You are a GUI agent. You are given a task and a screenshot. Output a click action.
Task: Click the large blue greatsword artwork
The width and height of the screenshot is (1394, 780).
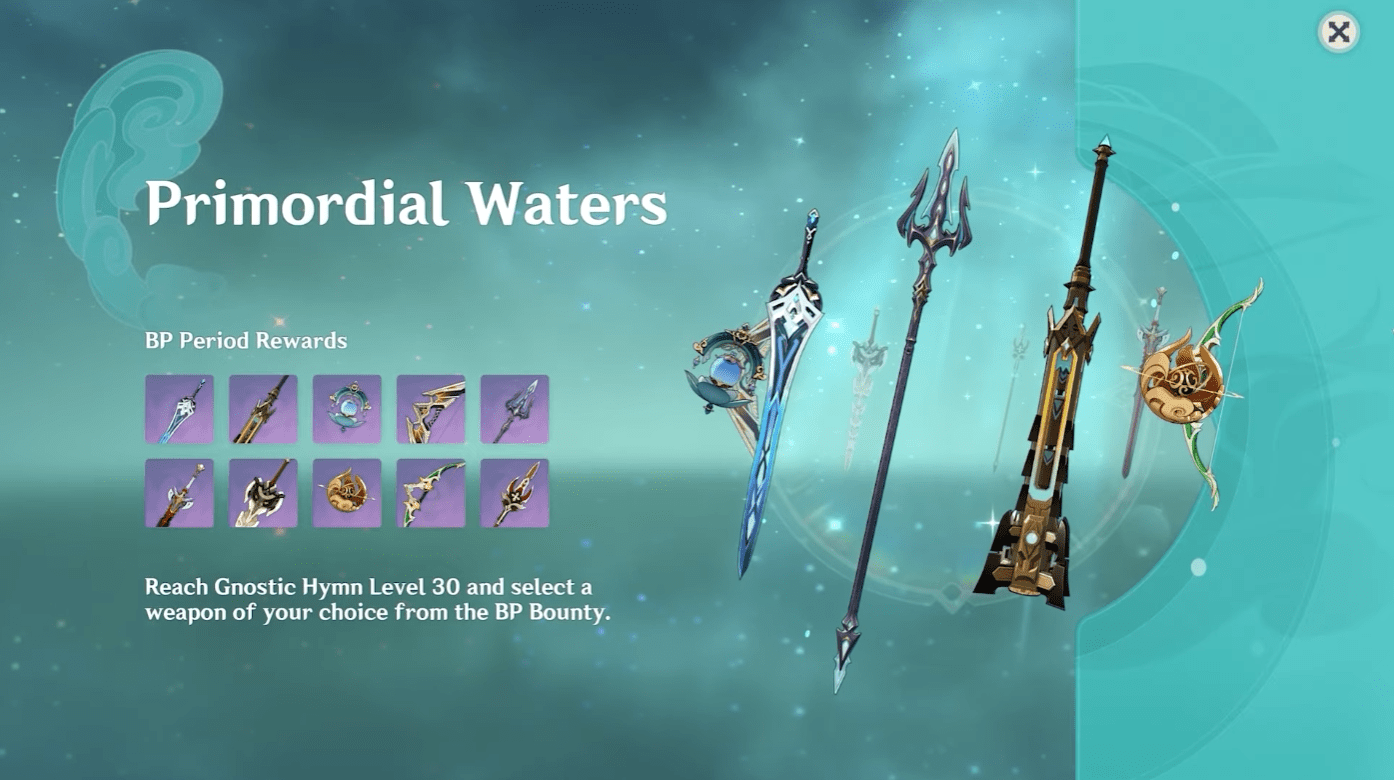click(x=790, y=400)
